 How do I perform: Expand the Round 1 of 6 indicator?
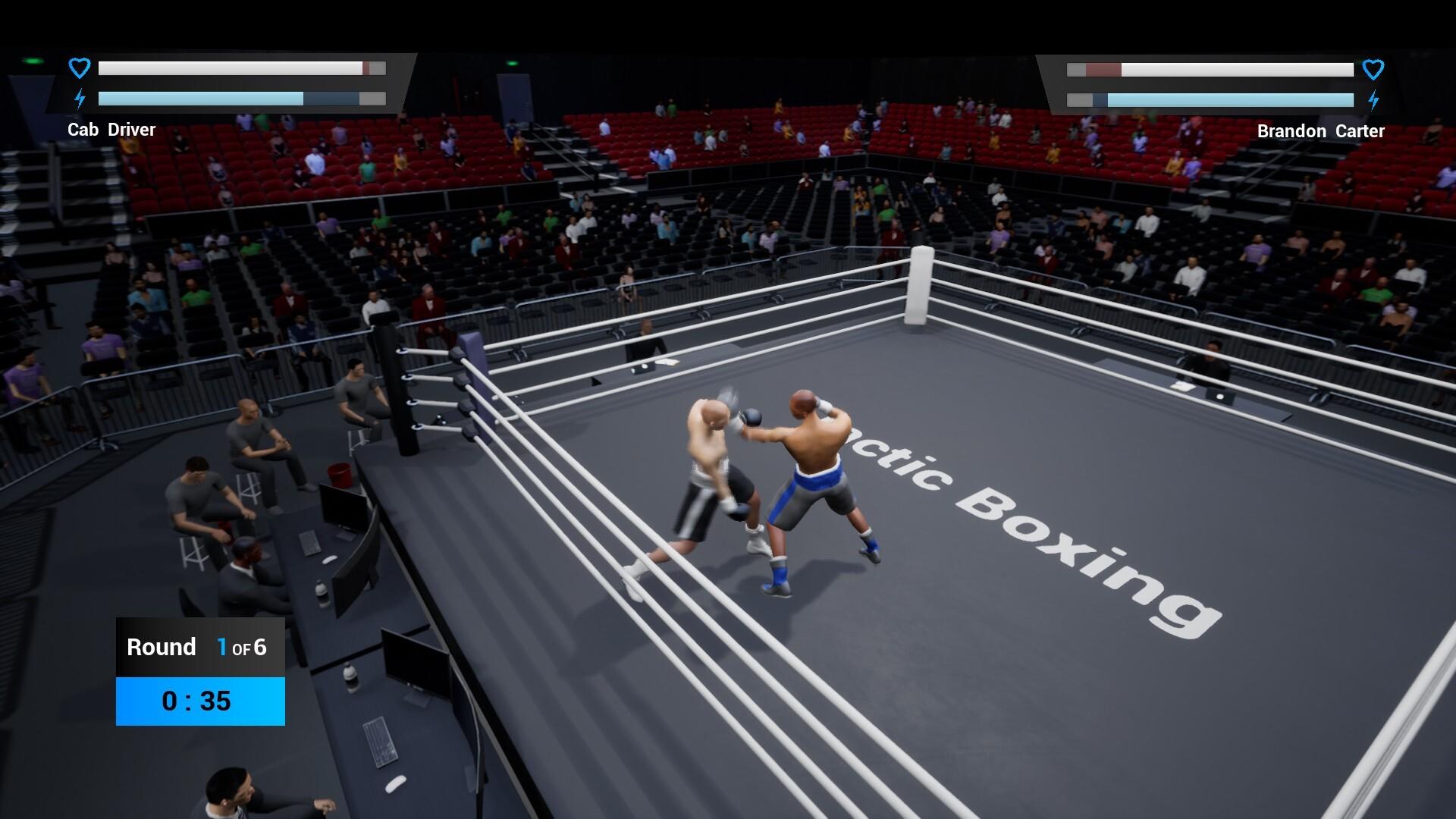point(199,647)
